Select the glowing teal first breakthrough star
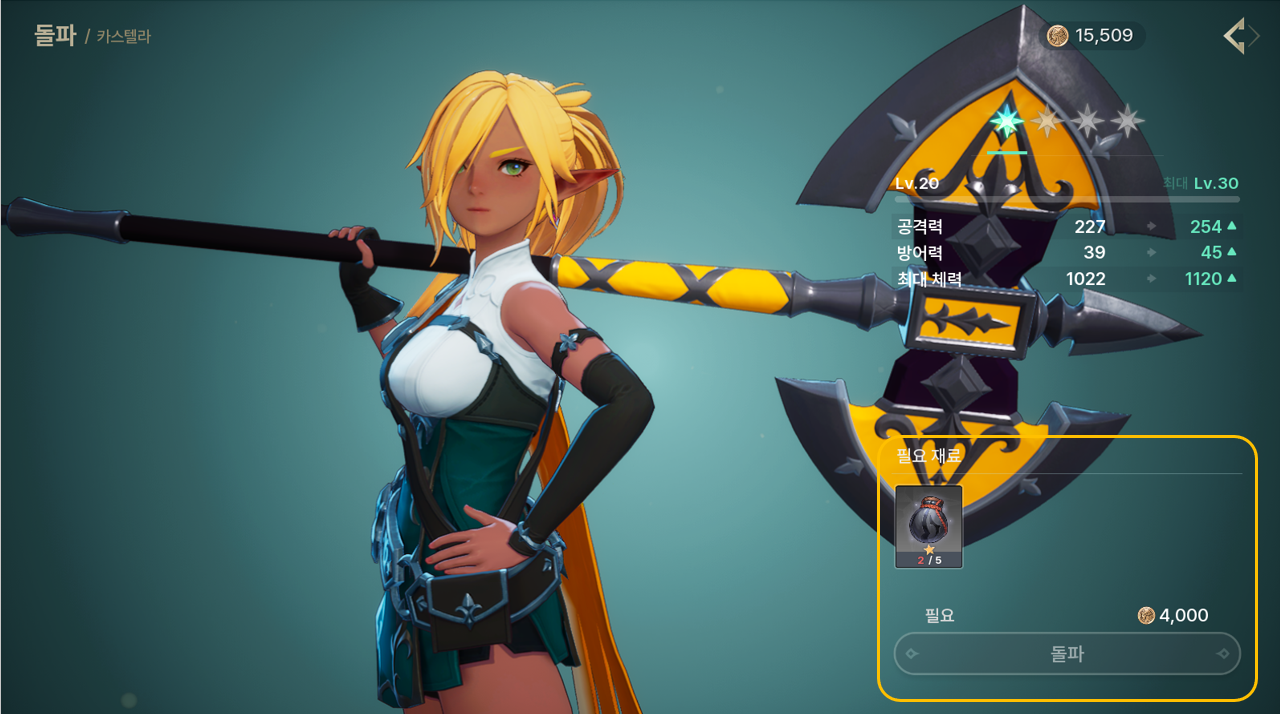1280x714 pixels. pyautogui.click(x=1006, y=122)
